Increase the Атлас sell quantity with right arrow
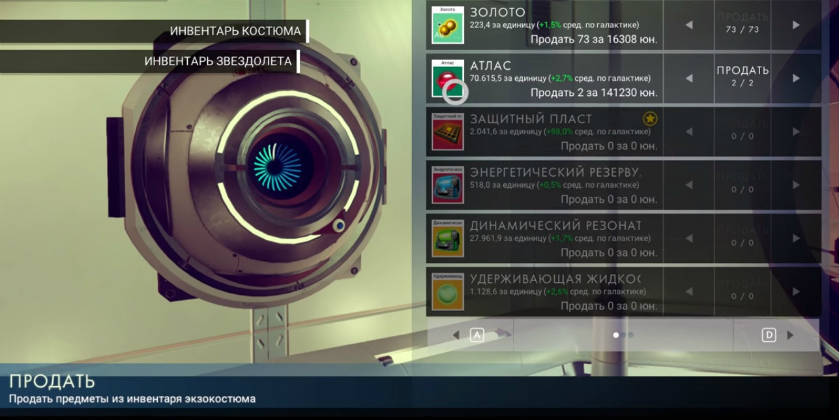Viewport: 840px width, 420px height. pos(796,78)
